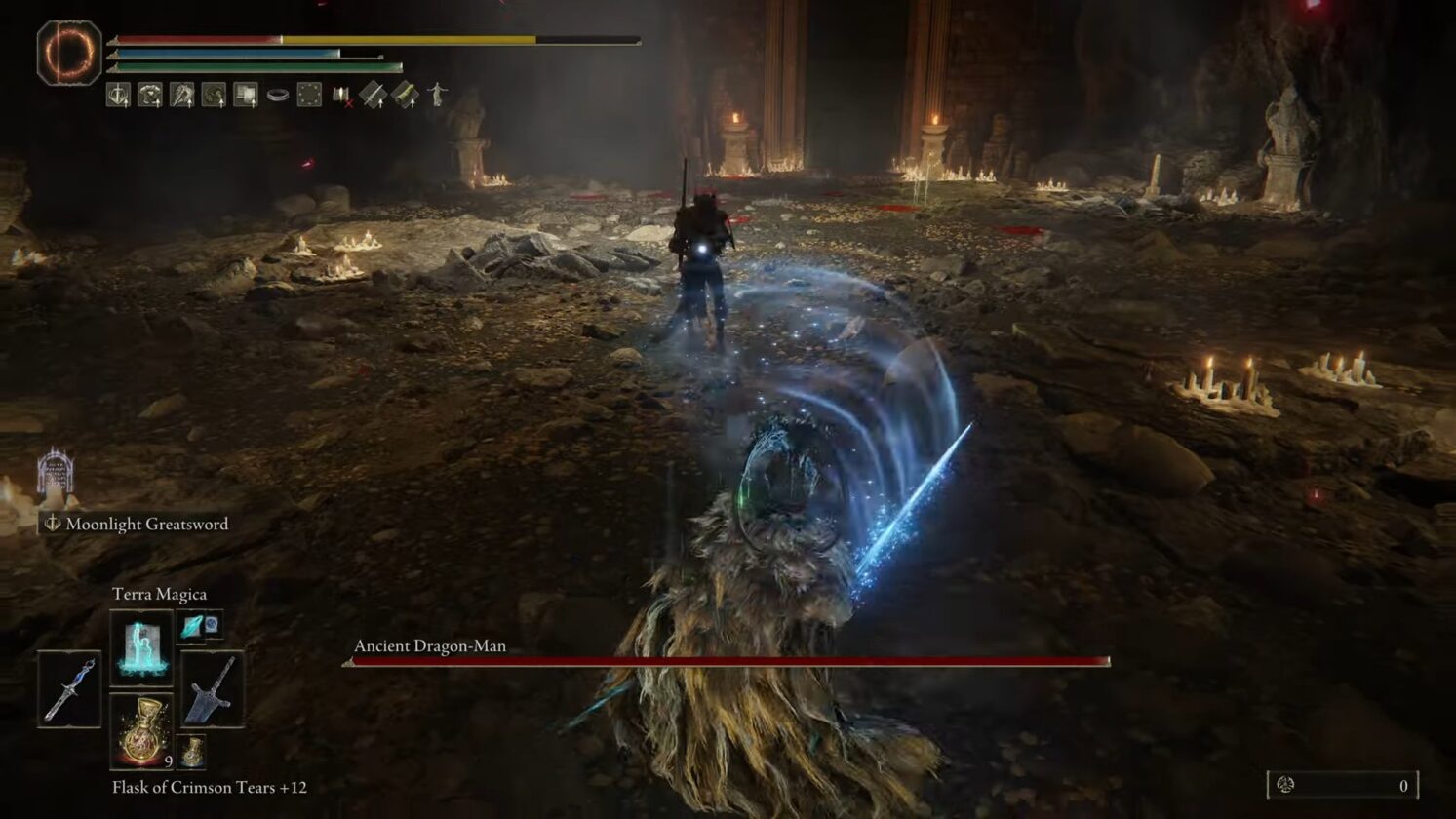Click the small cyan sigil spell icon
1456x819 pixels.
pyautogui.click(x=192, y=629)
